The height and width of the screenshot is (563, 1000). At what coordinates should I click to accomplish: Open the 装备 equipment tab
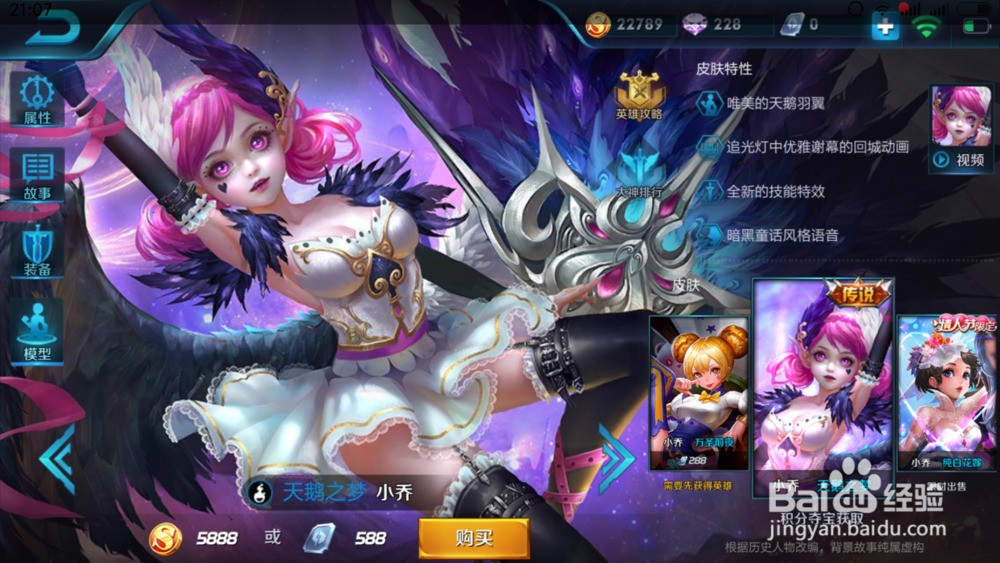[37, 250]
